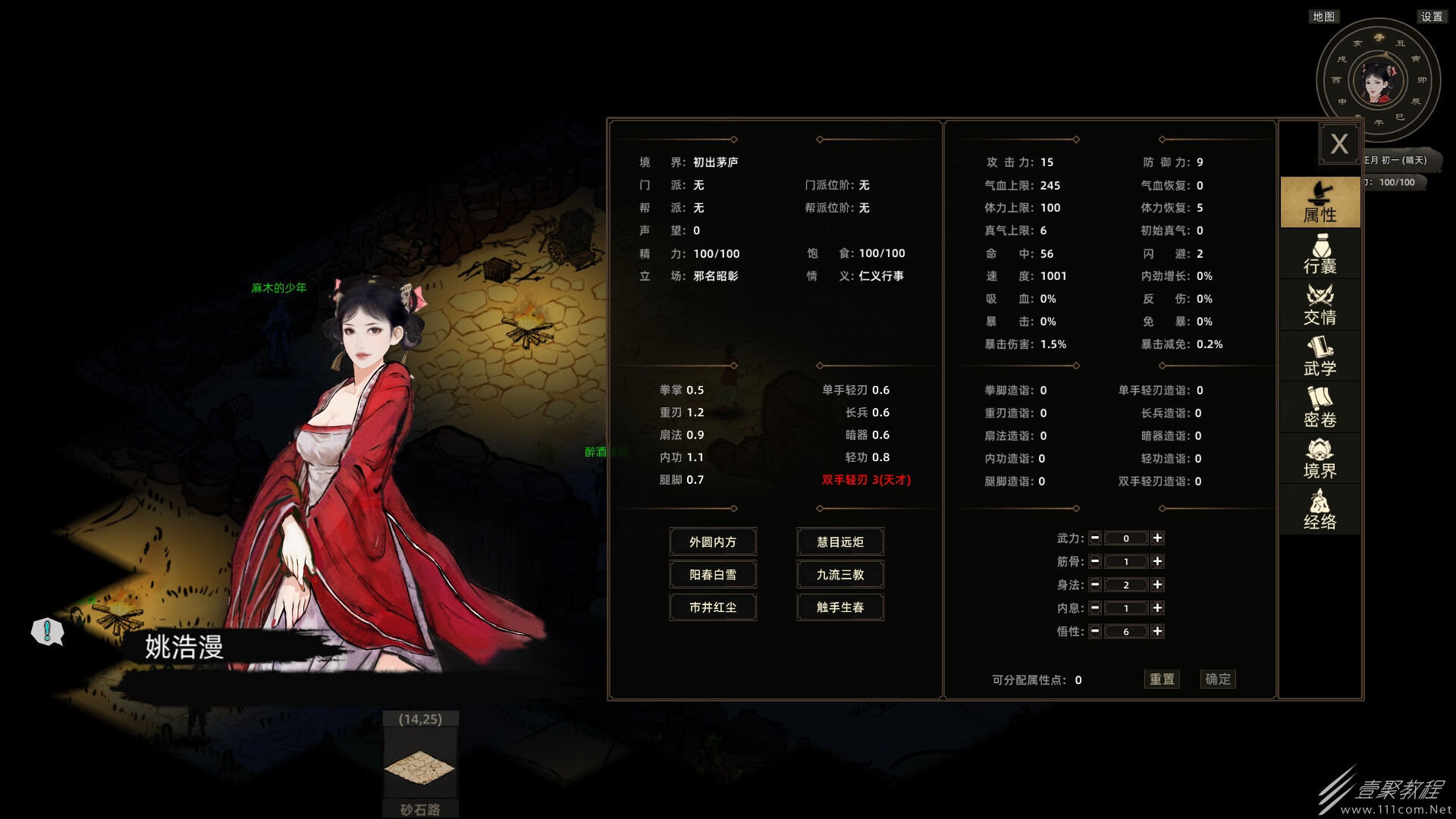Viewport: 1456px width, 819px height.
Task: Click the exclamation speech bubble icon
Action: coord(47,631)
